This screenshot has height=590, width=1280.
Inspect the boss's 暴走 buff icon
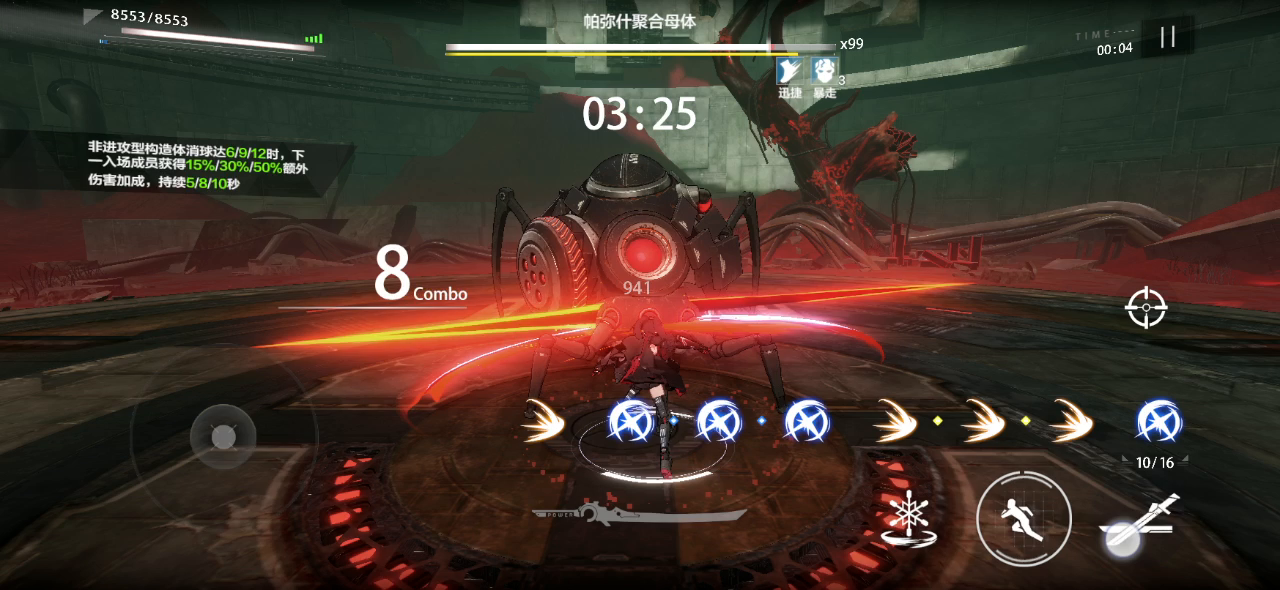(824, 70)
